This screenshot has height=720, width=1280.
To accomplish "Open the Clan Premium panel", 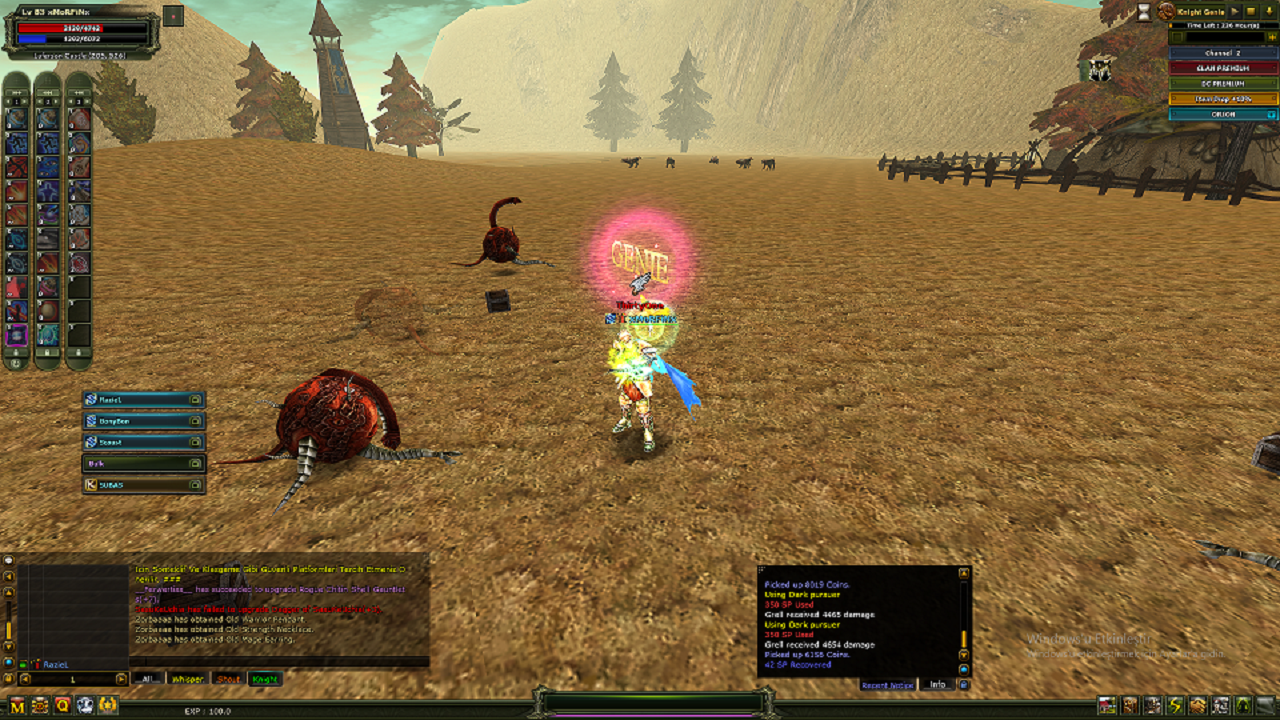I will coord(1223,68).
